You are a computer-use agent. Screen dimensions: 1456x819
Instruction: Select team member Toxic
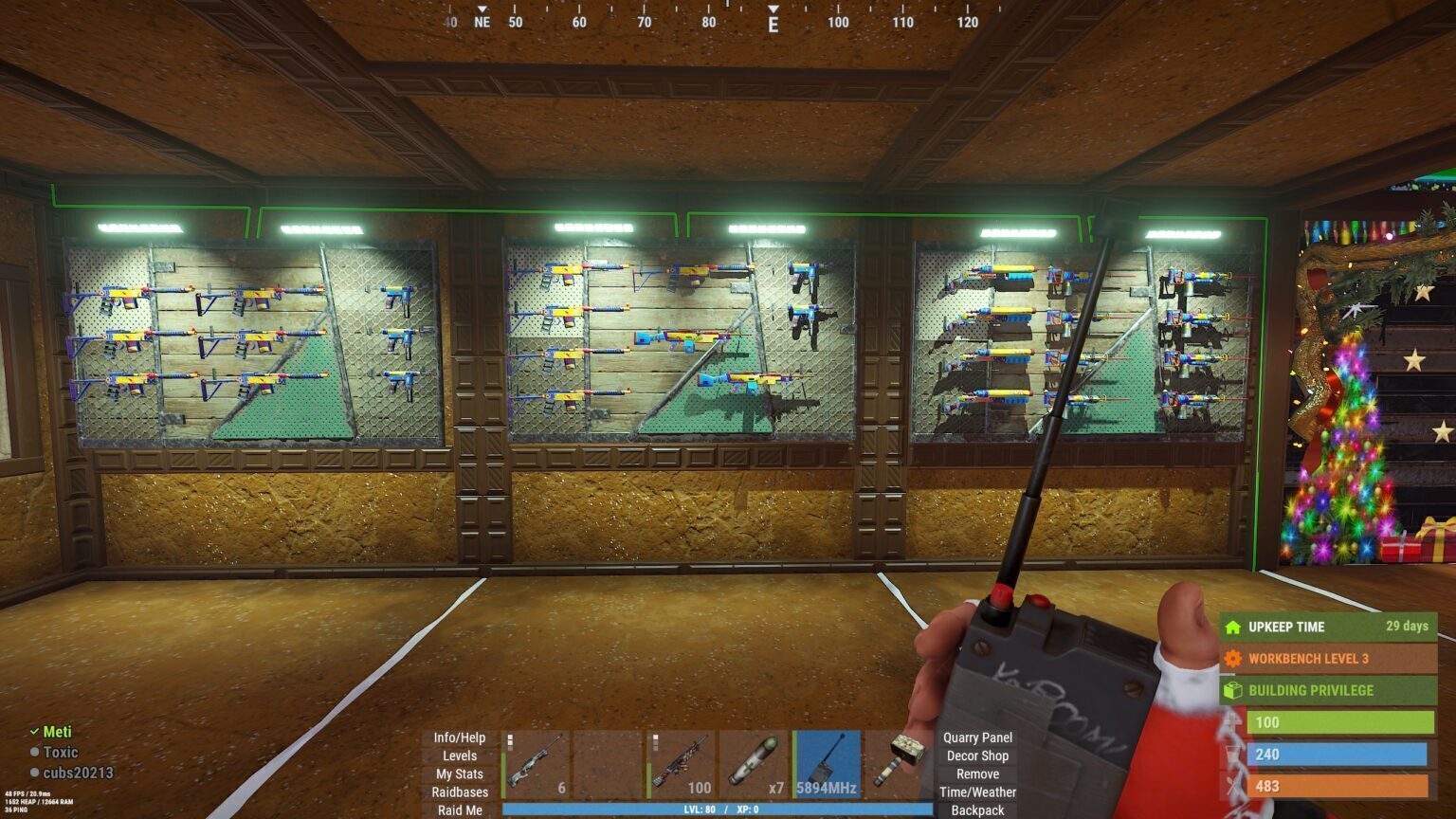click(61, 752)
